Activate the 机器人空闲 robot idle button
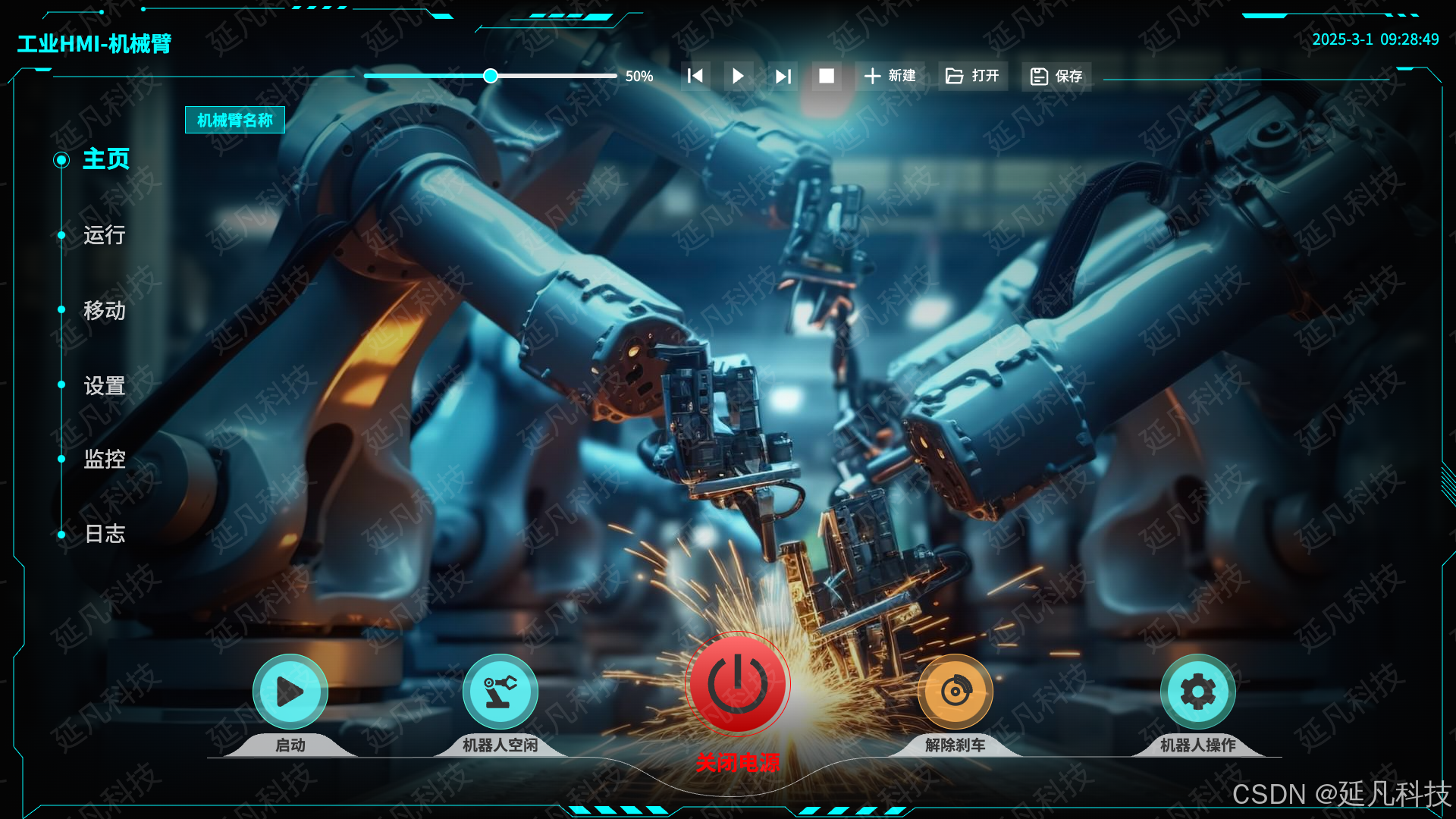This screenshot has height=819, width=1456. click(500, 692)
